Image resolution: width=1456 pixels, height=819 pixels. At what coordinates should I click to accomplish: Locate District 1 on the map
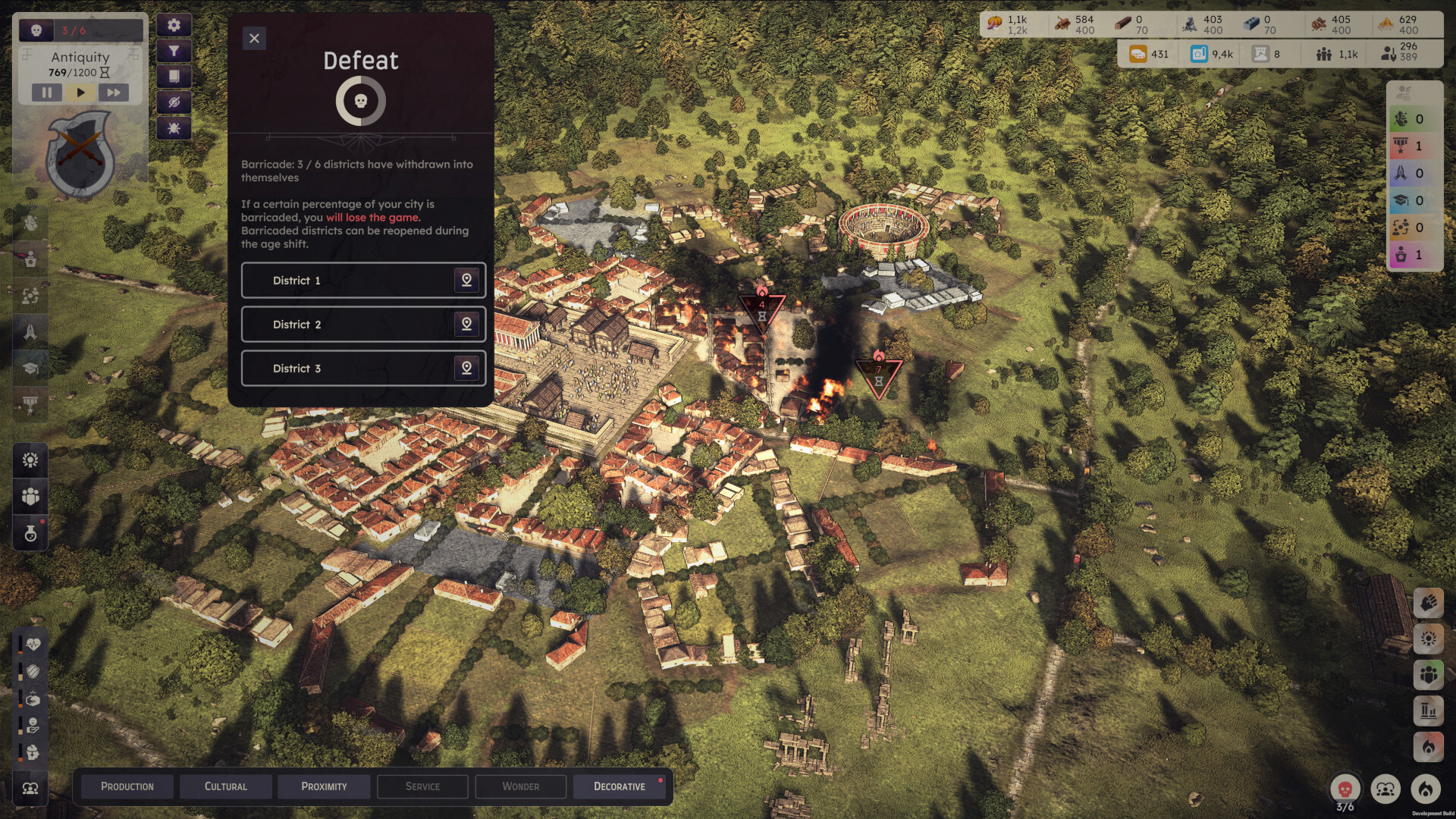(466, 281)
